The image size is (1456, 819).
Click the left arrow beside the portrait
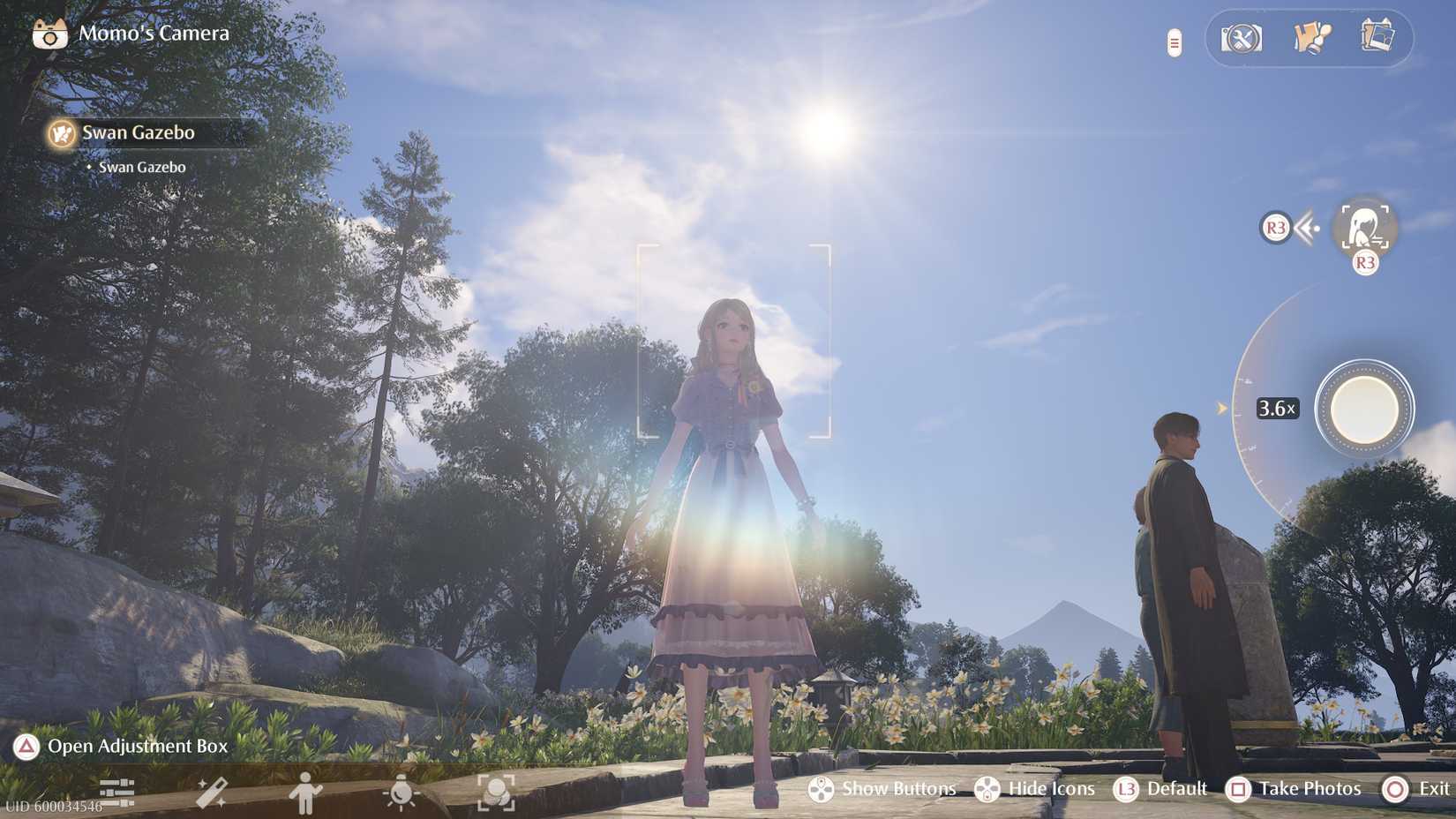tap(1307, 228)
